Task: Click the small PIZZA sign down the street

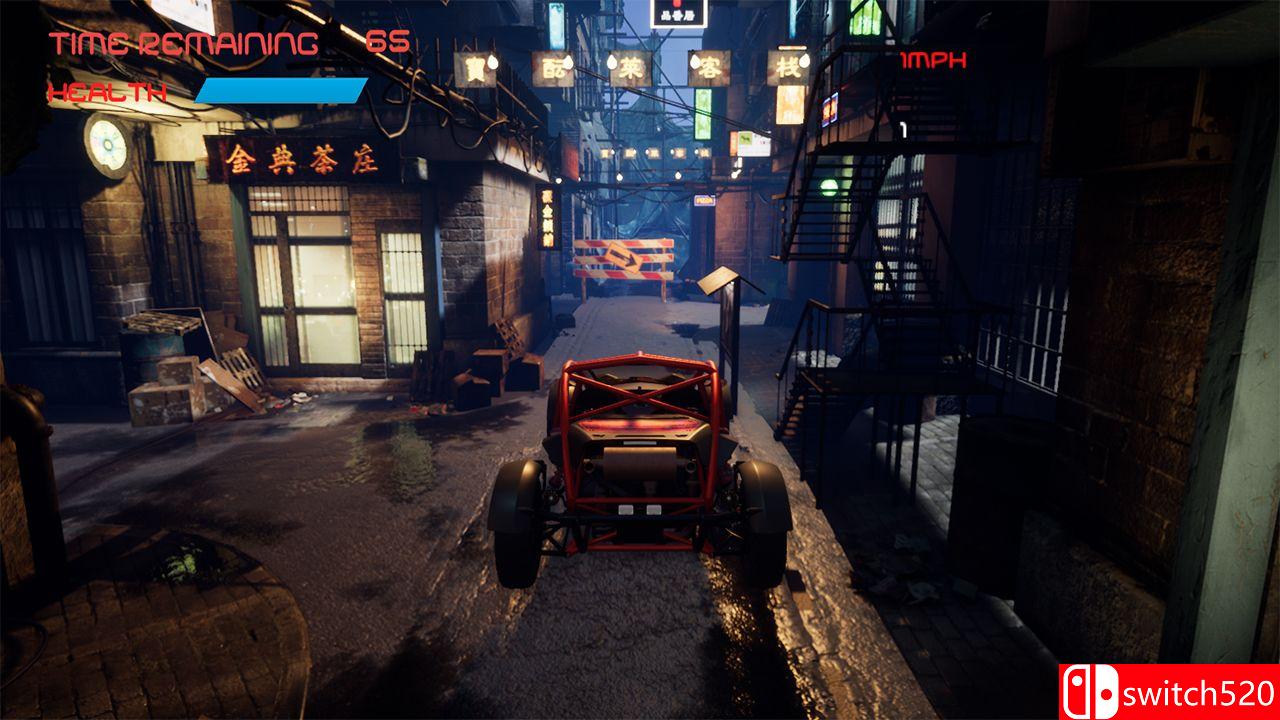Action: click(706, 200)
